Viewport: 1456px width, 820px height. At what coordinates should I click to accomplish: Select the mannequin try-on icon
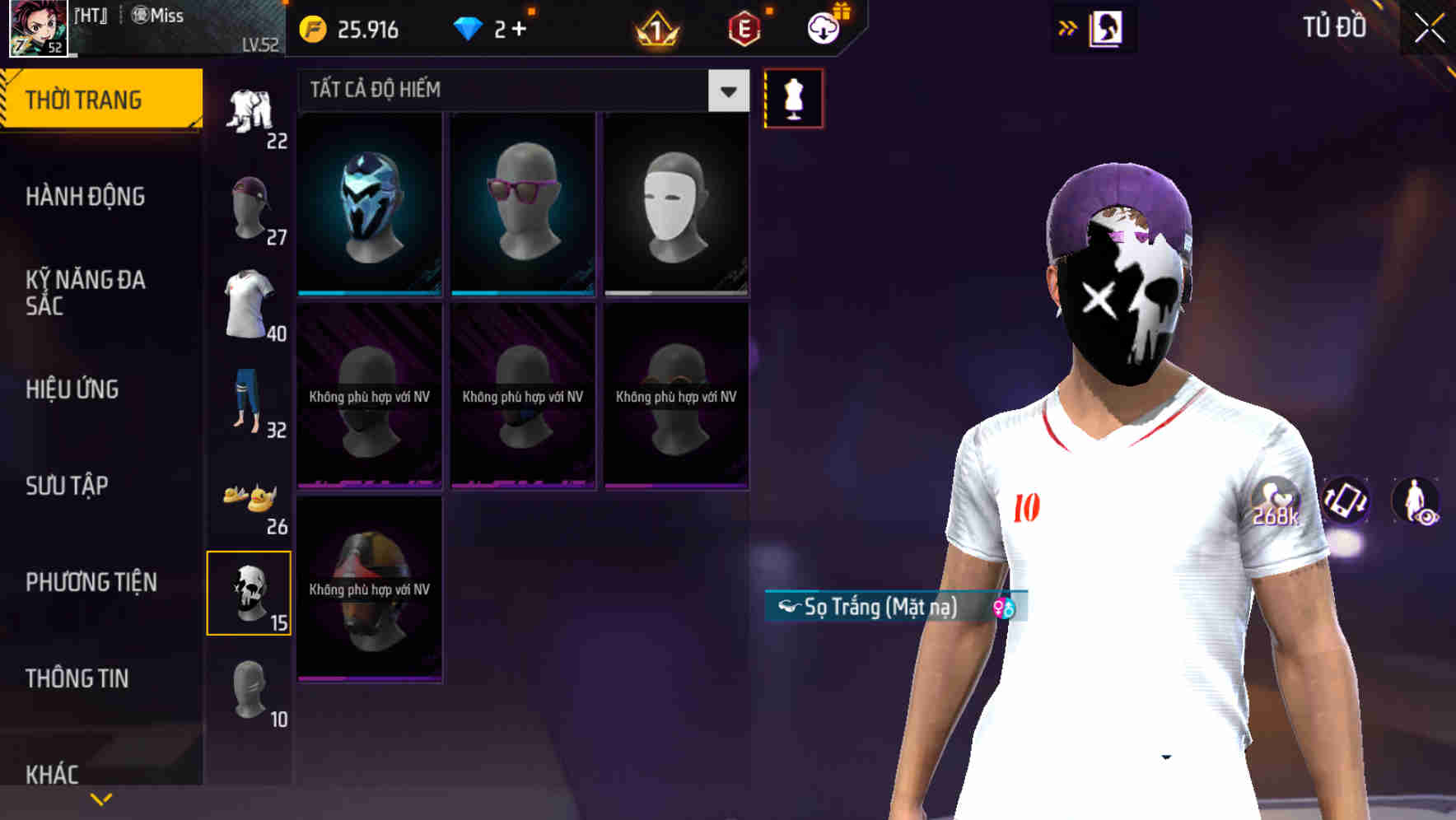(793, 97)
